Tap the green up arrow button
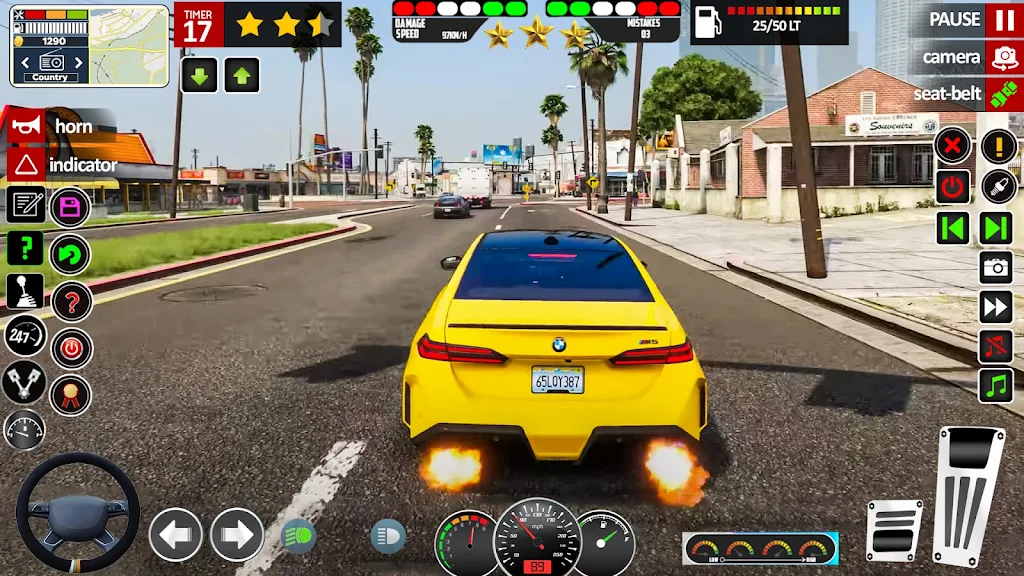This screenshot has height=576, width=1024. (x=241, y=75)
